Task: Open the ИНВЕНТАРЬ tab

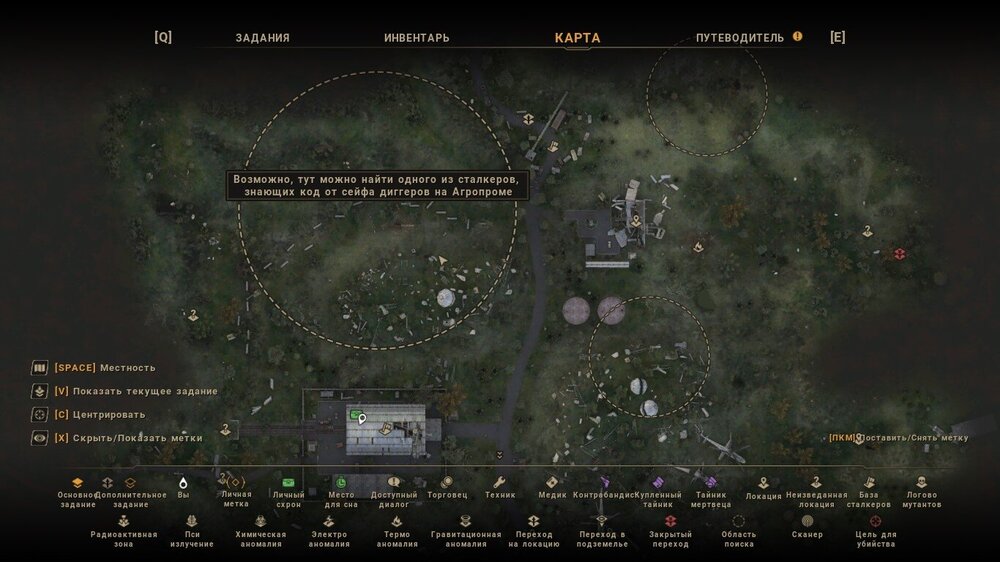Action: [416, 38]
